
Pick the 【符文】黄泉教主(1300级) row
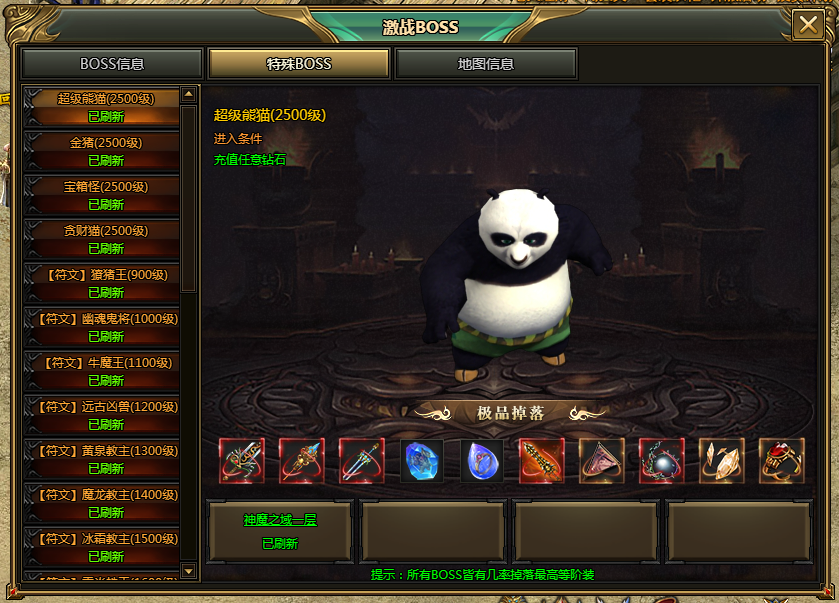(x=100, y=459)
